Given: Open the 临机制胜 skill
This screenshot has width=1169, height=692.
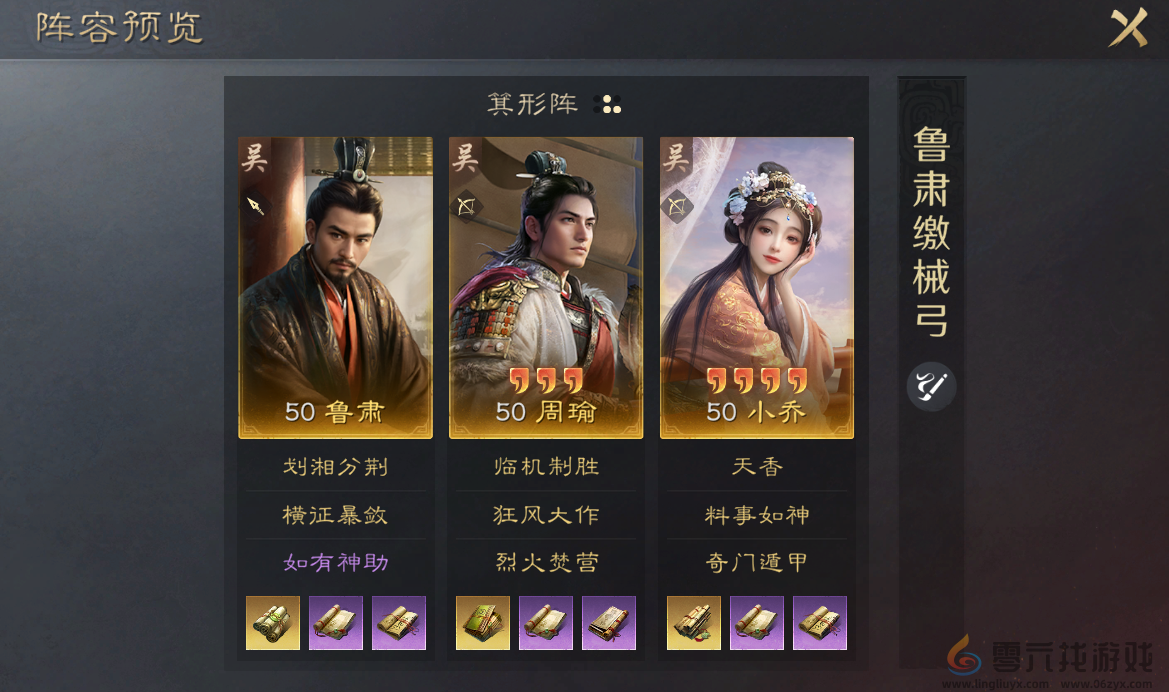Looking at the screenshot, I should [x=546, y=467].
